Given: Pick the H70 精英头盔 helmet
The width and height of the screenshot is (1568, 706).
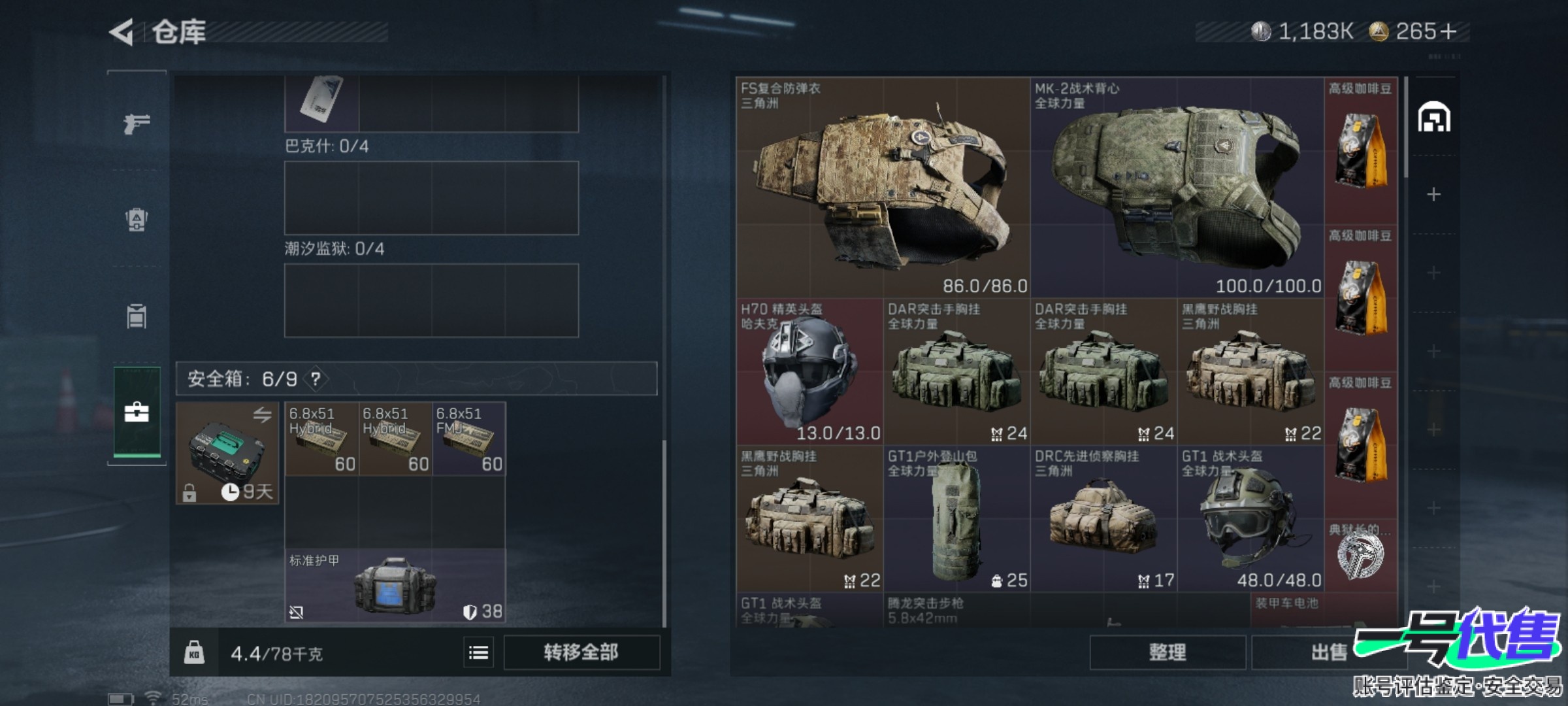Looking at the screenshot, I should pos(809,373).
